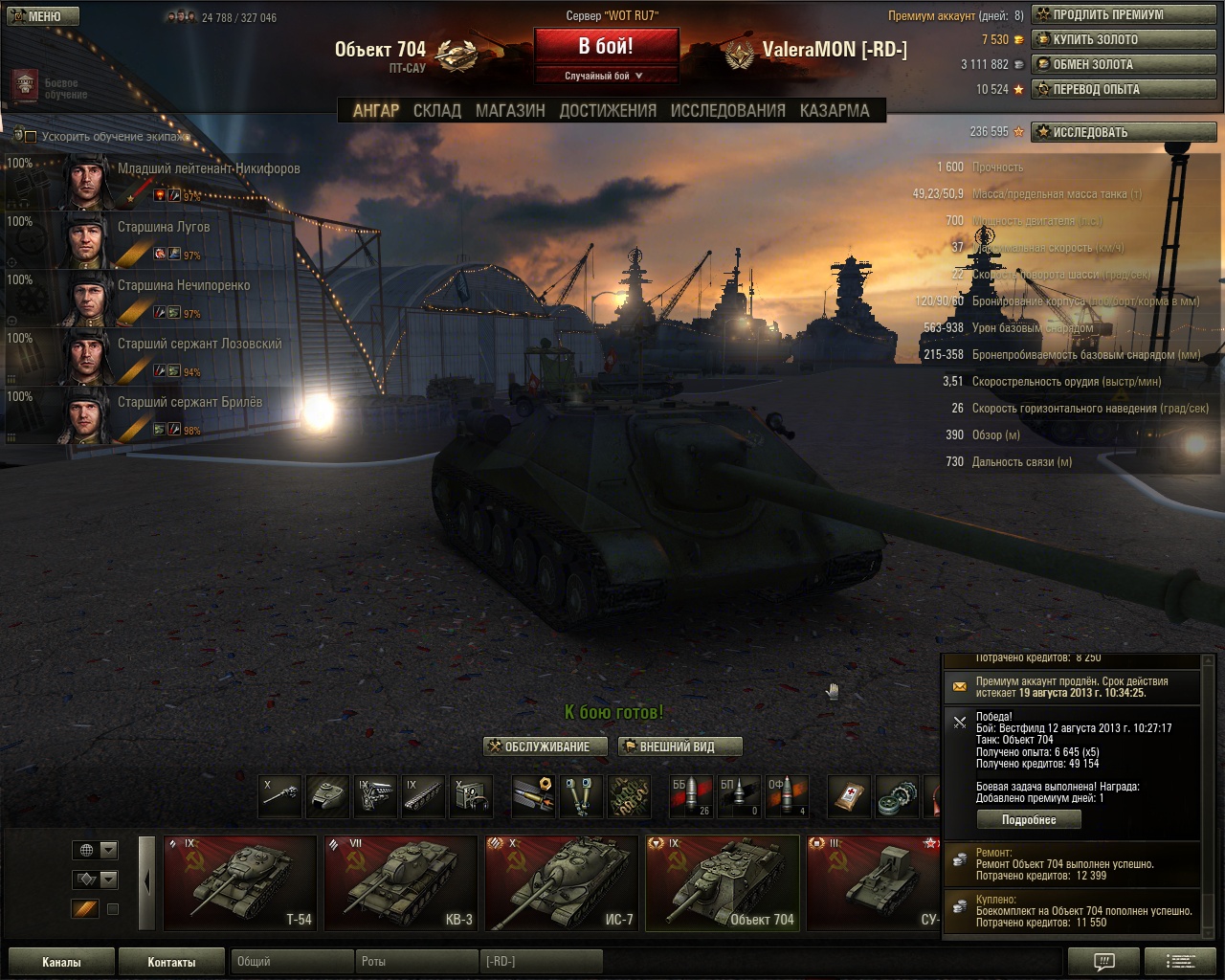Viewport: 1225px width, 980px height.
Task: Click ПРОДЛИТЬ ПРЕМИУМ button
Action: (1124, 15)
